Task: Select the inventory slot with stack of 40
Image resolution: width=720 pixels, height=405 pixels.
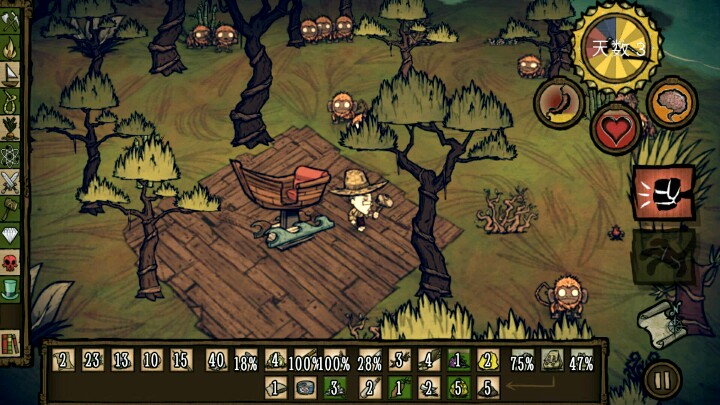Action: click(x=215, y=361)
